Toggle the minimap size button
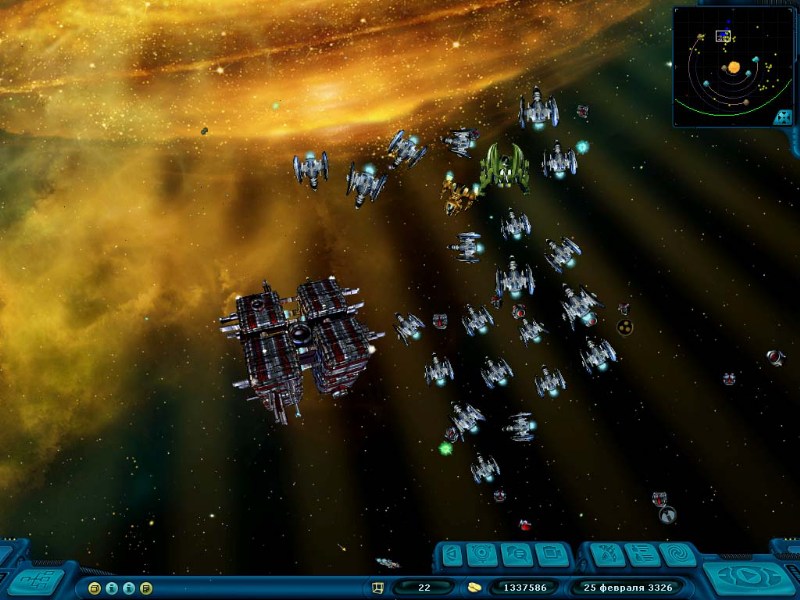Viewport: 800px width, 600px height. (x=783, y=117)
